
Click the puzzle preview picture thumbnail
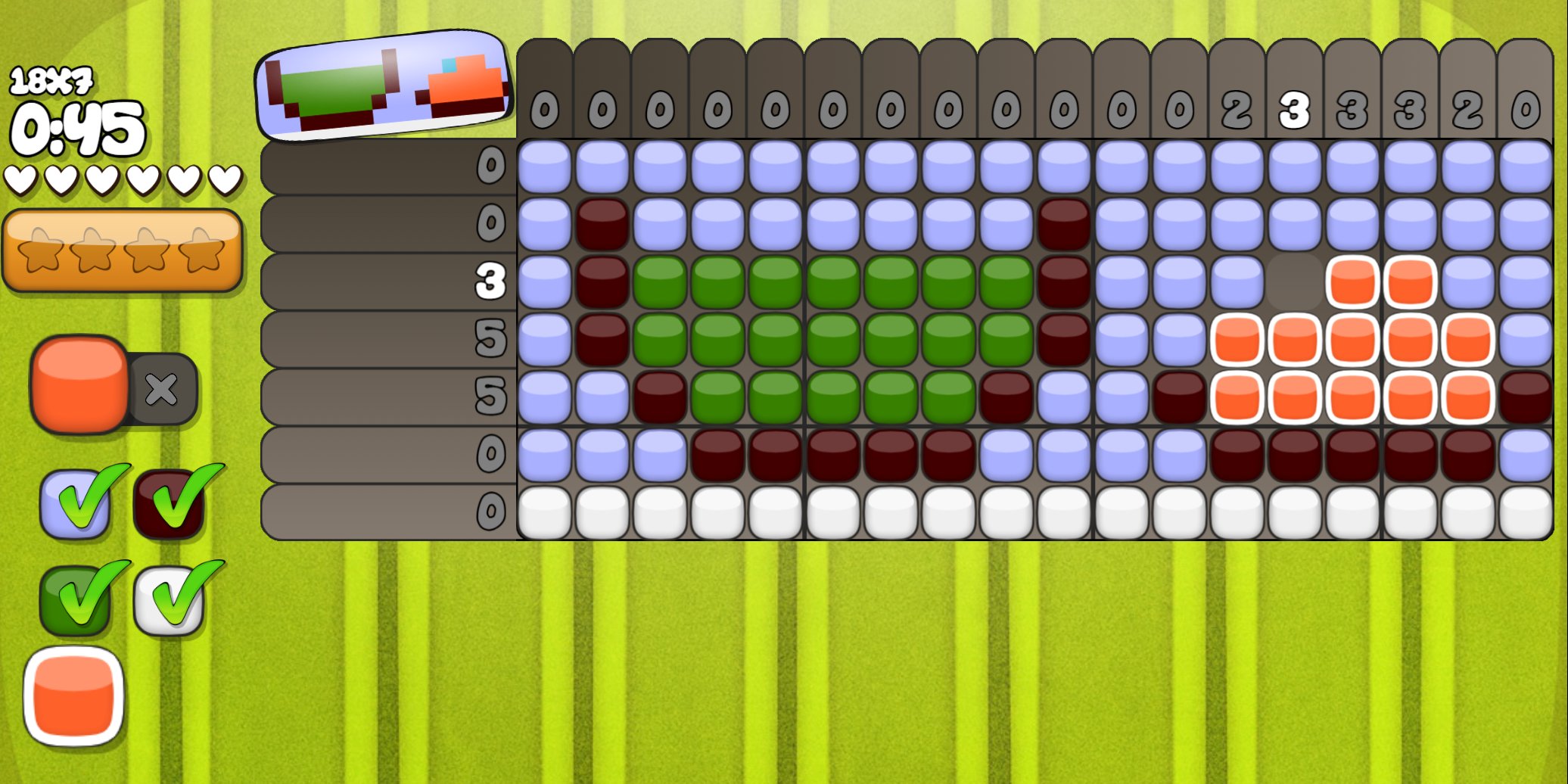click(383, 86)
